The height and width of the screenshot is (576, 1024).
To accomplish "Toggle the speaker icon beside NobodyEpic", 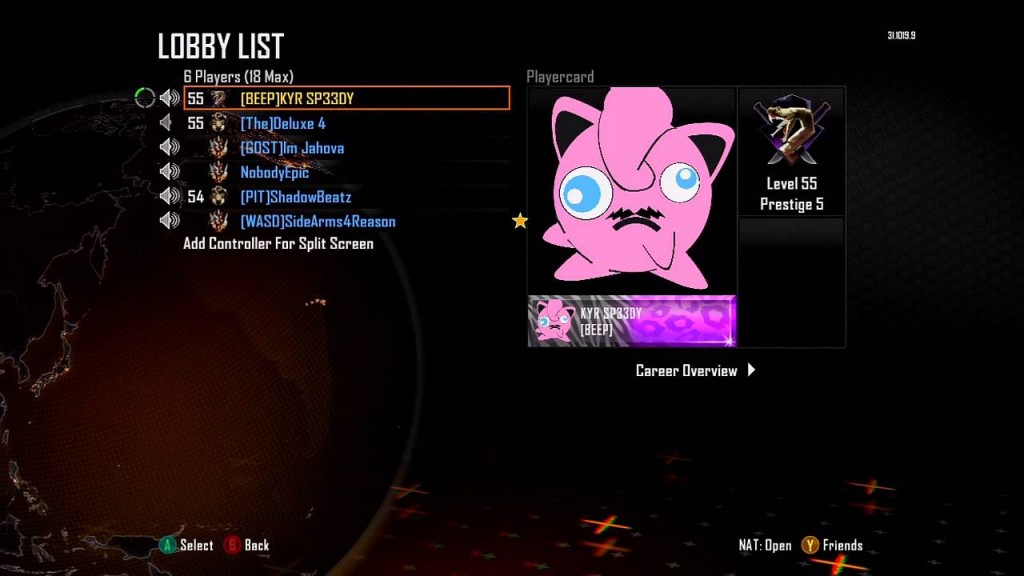I will (x=169, y=172).
